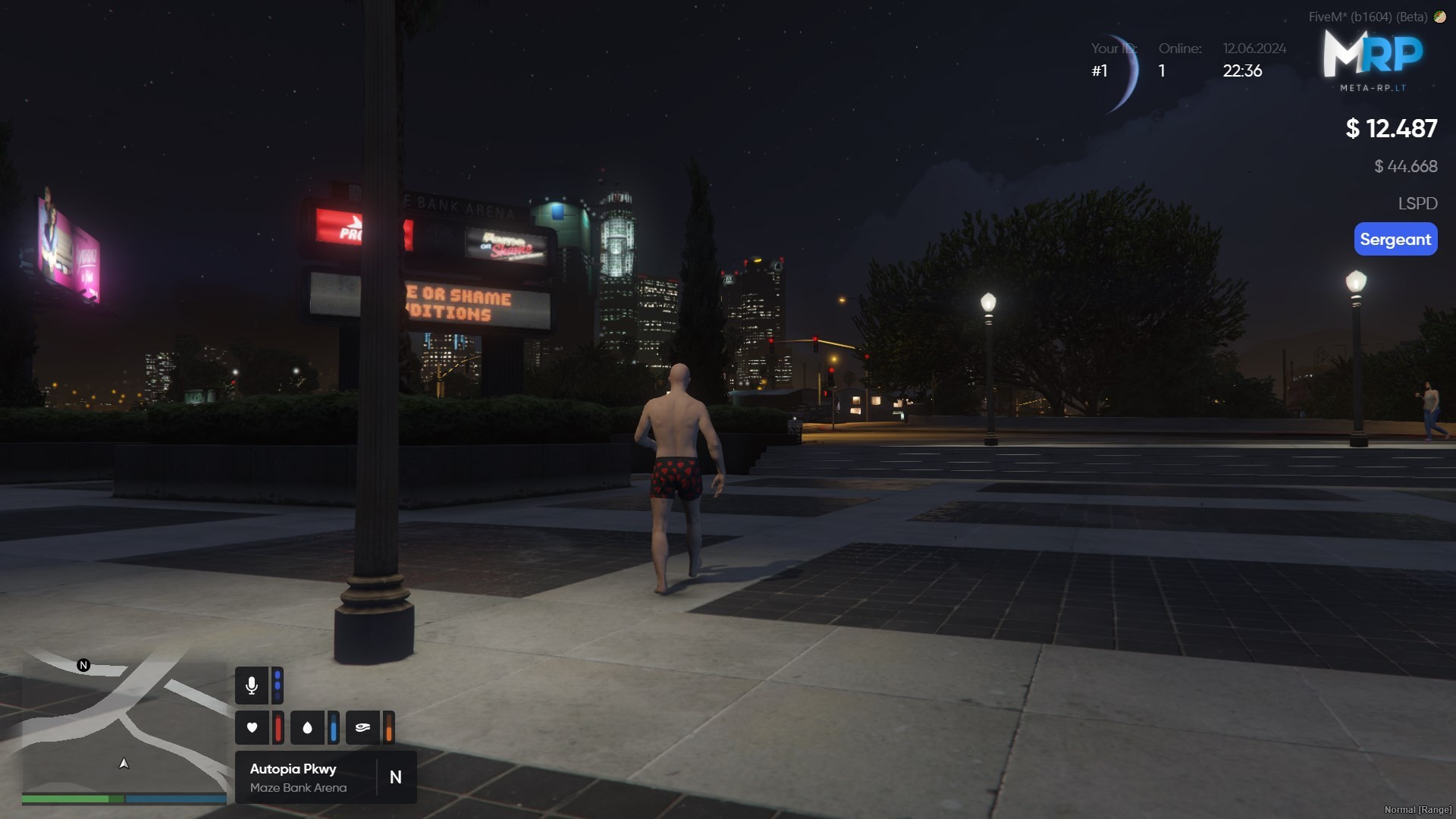Click the water drop thirst icon
This screenshot has width=1456, height=819.
tap(307, 728)
